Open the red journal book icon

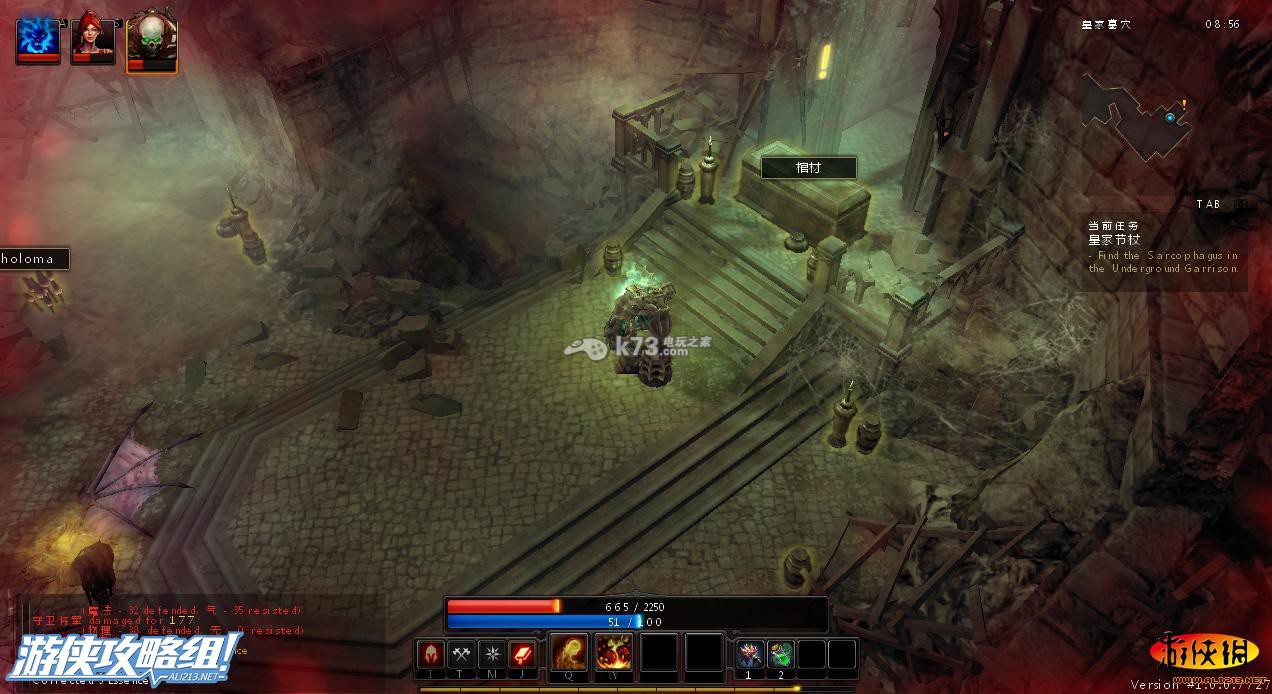(522, 655)
